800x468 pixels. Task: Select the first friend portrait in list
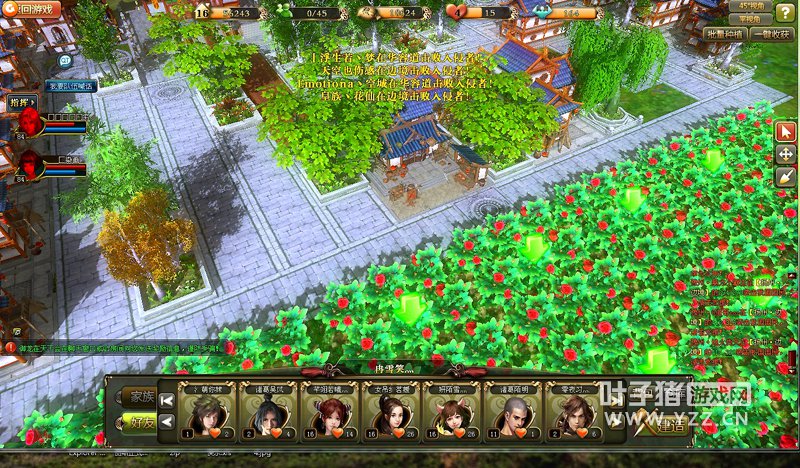(x=209, y=412)
